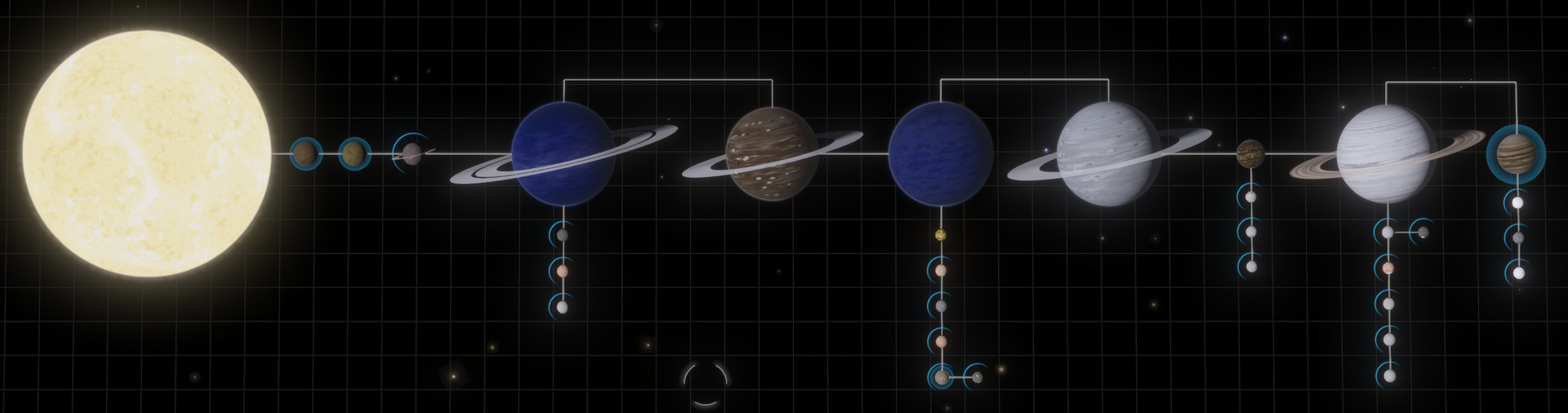This screenshot has height=413, width=1568.
Task: Select the brown spotted ringed gas giant
Action: (x=772, y=154)
